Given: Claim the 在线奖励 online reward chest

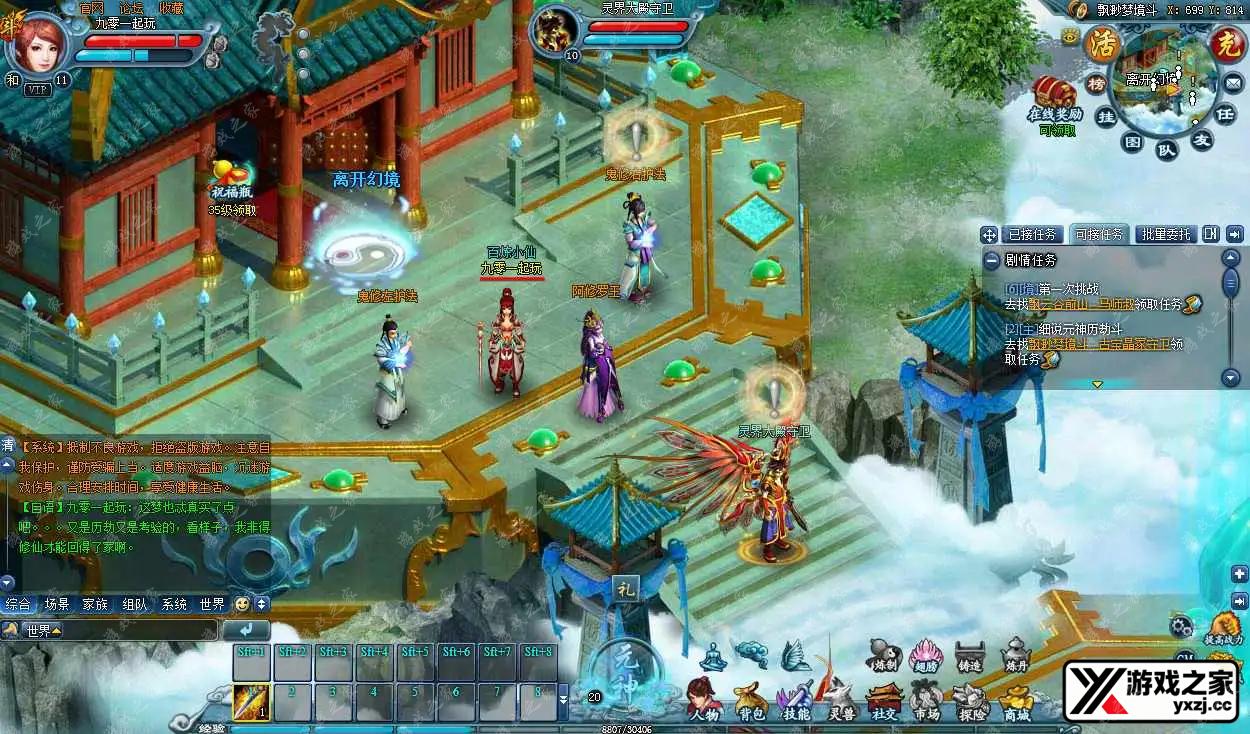Looking at the screenshot, I should tap(1056, 97).
